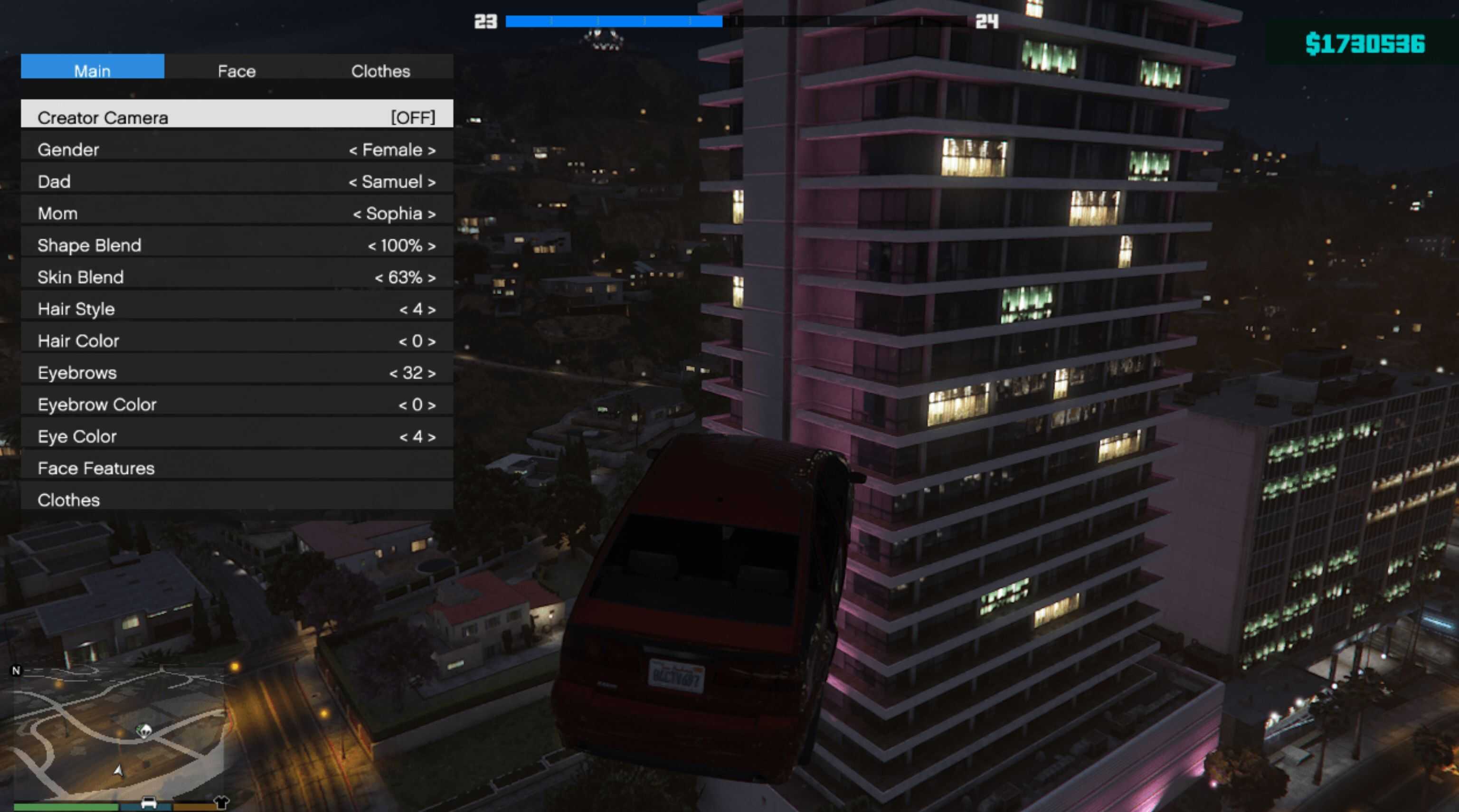Select the Gender row
Viewport: 1459px width, 812px height.
pos(237,150)
